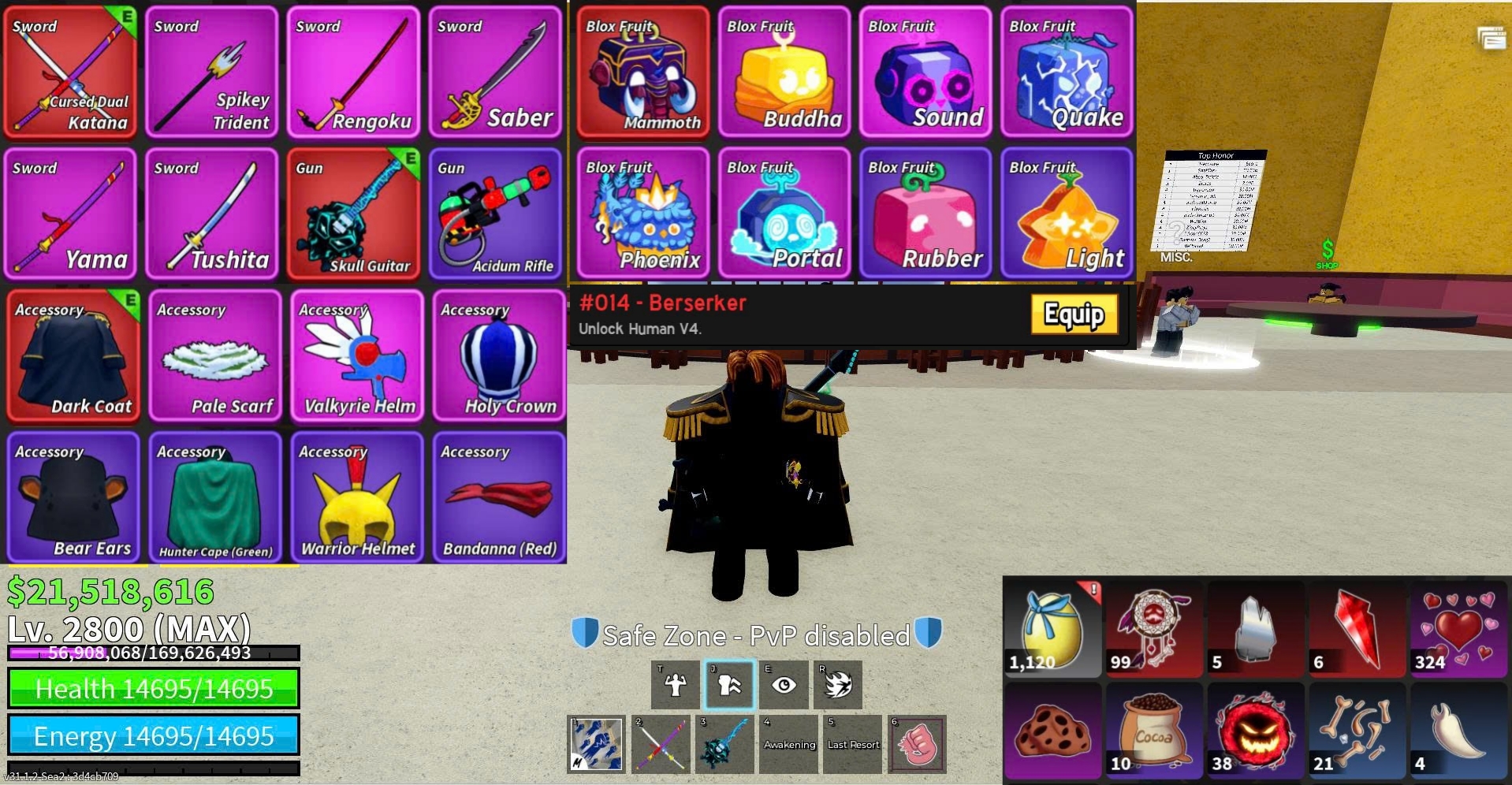
Task: Choose the Rengoku sword slot
Action: [353, 73]
